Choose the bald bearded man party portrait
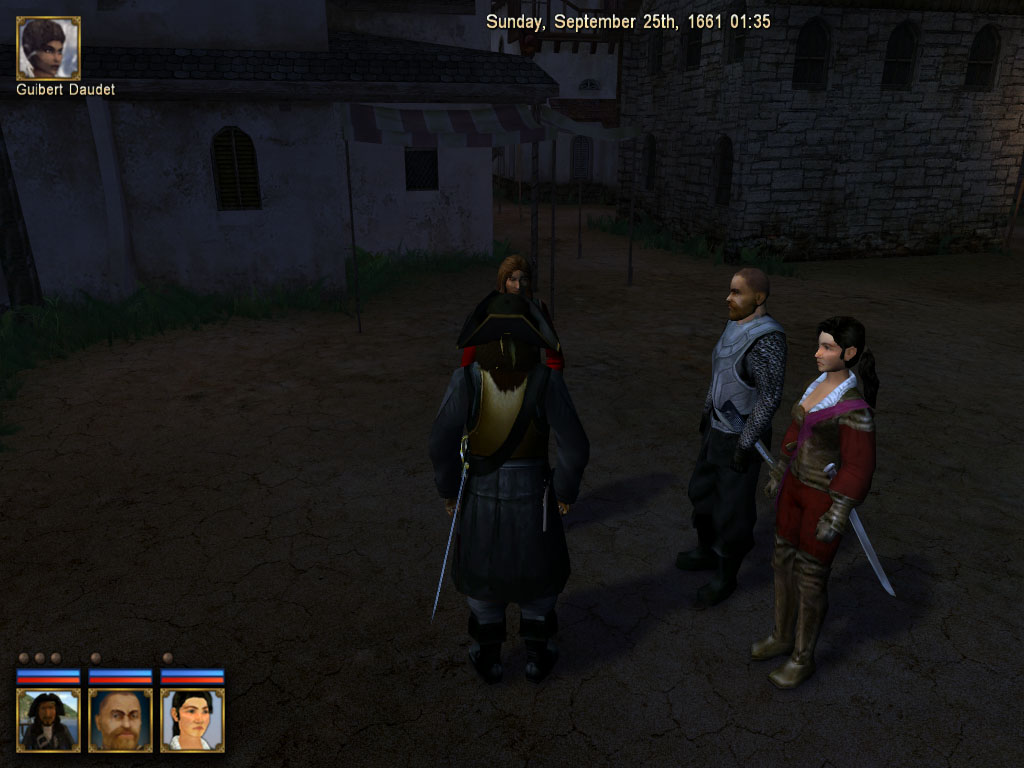This screenshot has height=768, width=1024. pos(120,719)
